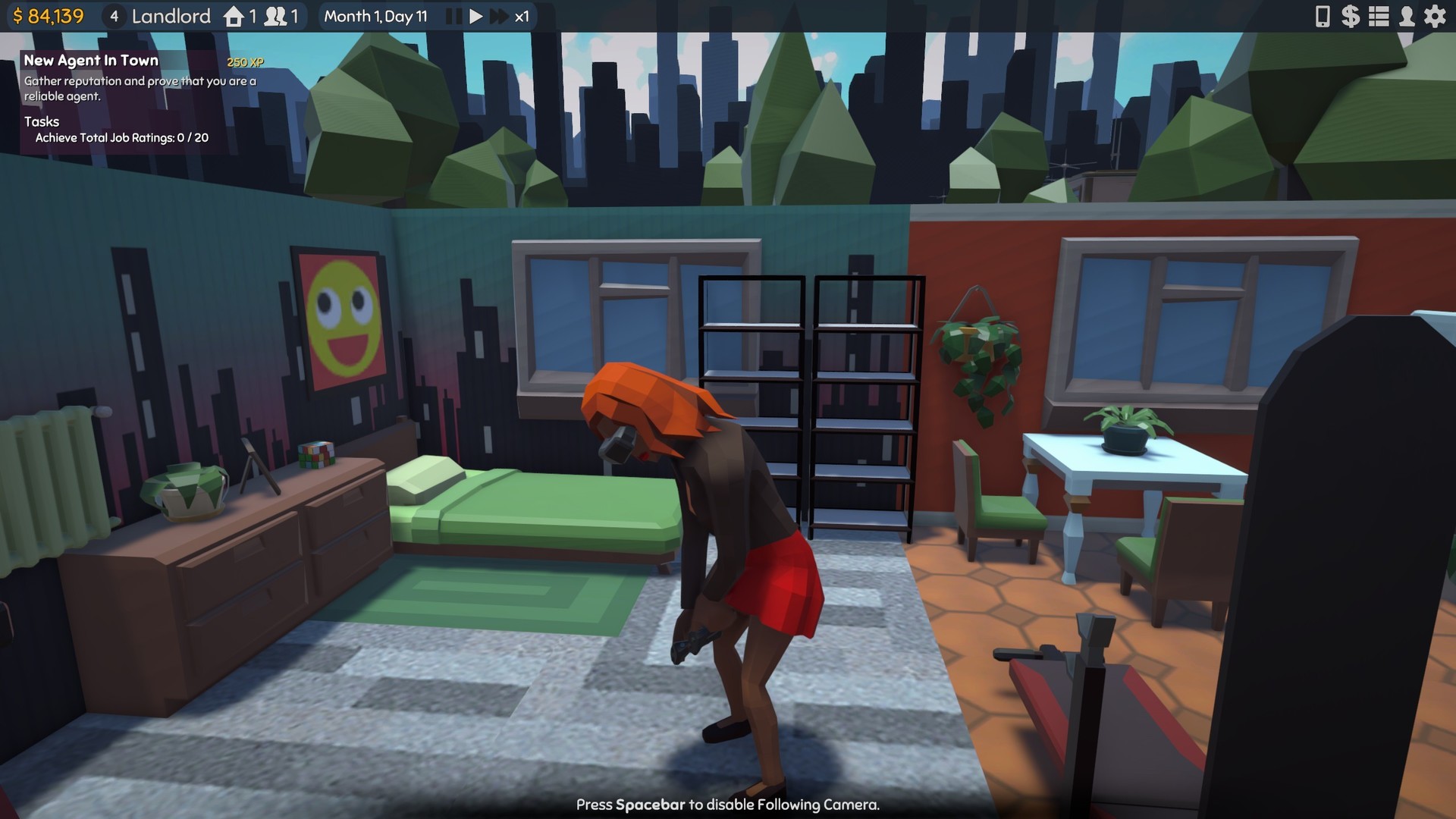Open the settings gear menu
The width and height of the screenshot is (1456, 819).
pos(1436,16)
